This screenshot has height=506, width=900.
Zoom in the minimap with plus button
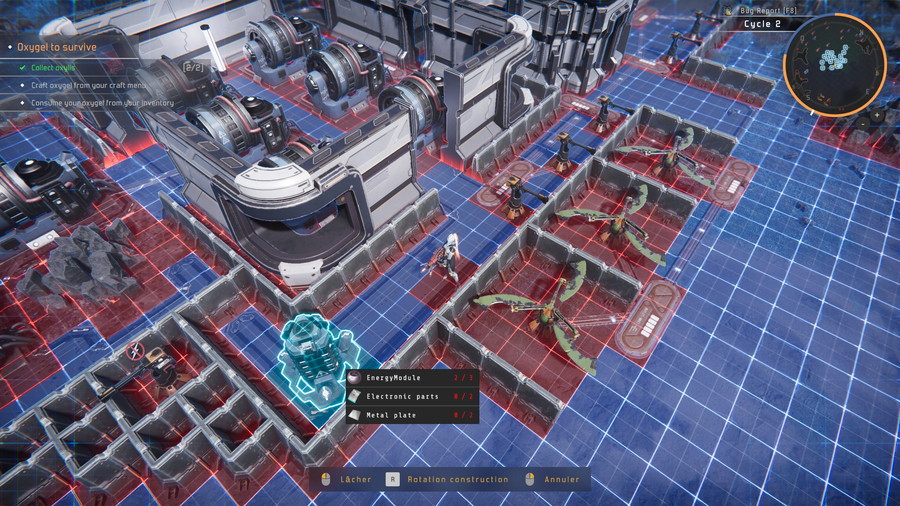click(x=876, y=115)
